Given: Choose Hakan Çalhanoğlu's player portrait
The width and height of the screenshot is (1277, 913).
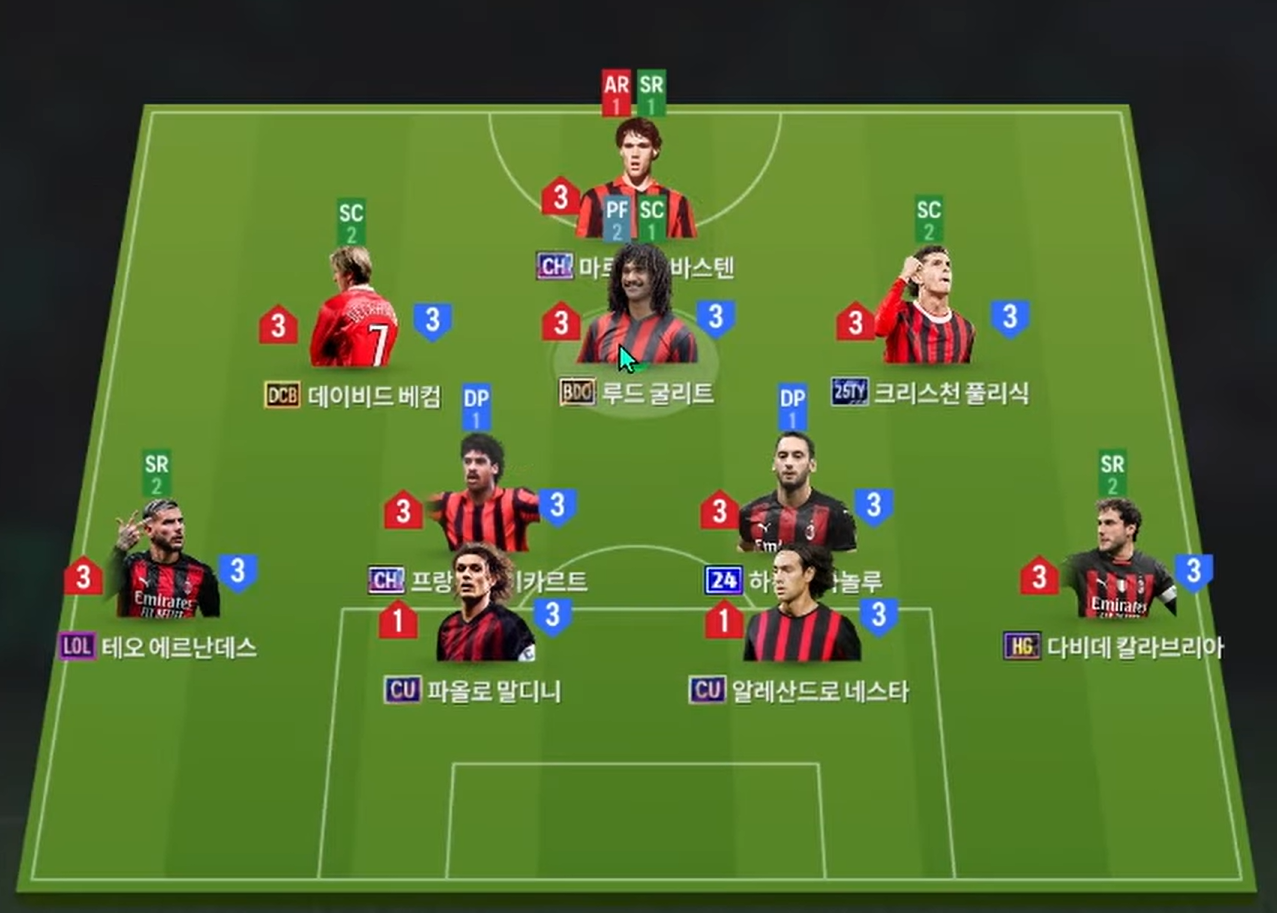Looking at the screenshot, I should [796, 495].
